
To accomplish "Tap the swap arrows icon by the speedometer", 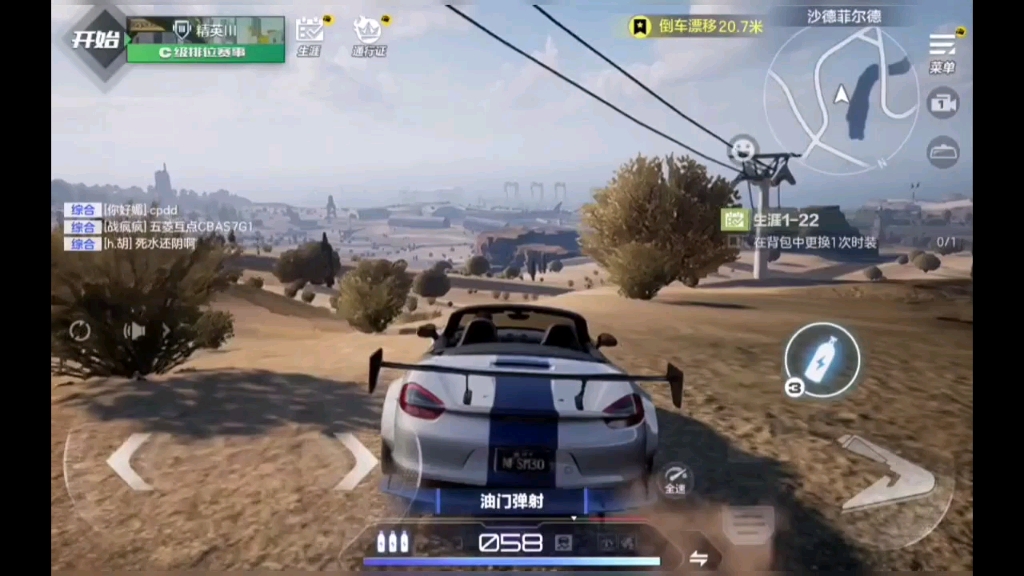I will (699, 558).
